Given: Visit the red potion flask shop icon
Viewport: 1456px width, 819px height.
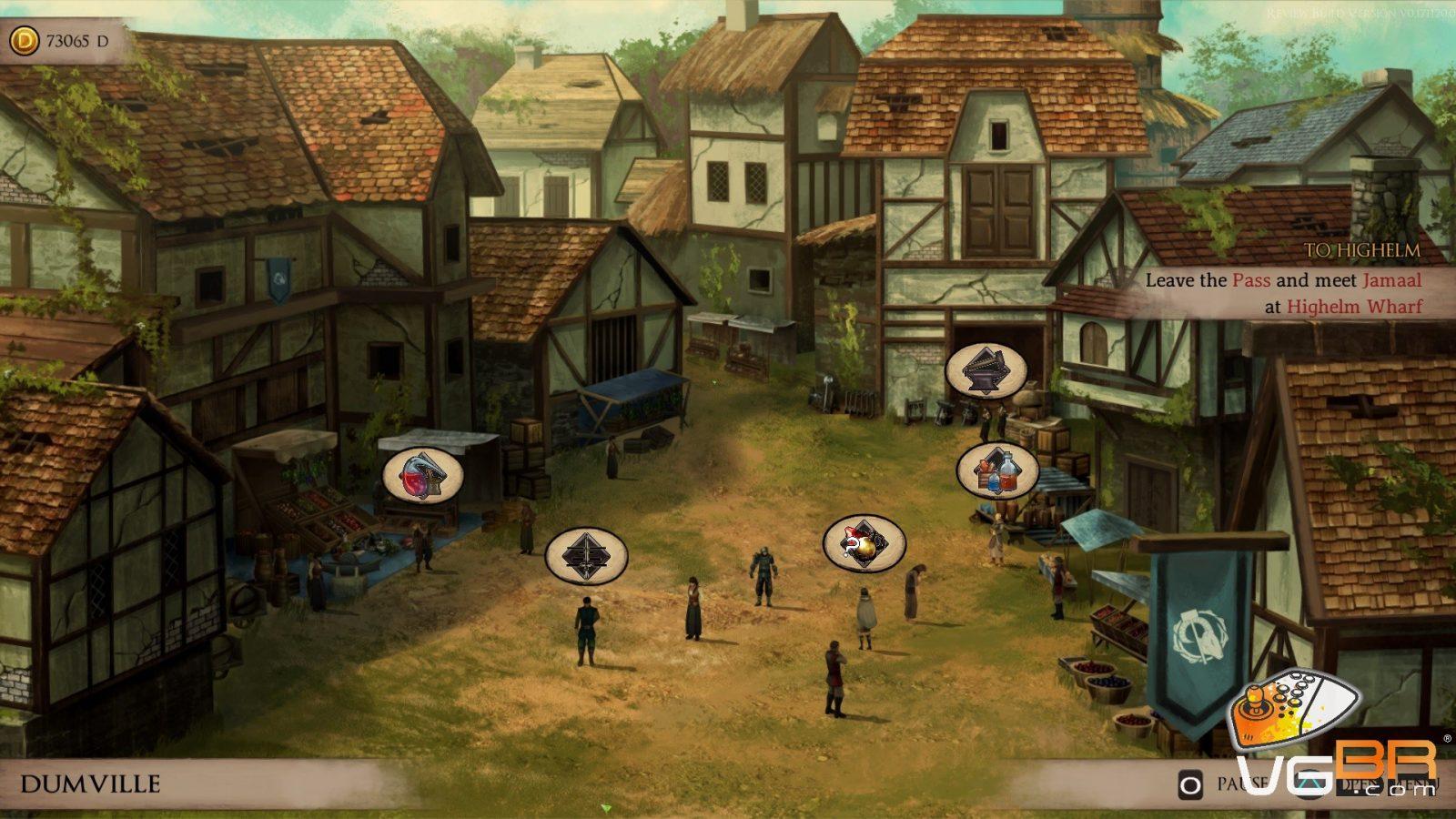Looking at the screenshot, I should 422,475.
